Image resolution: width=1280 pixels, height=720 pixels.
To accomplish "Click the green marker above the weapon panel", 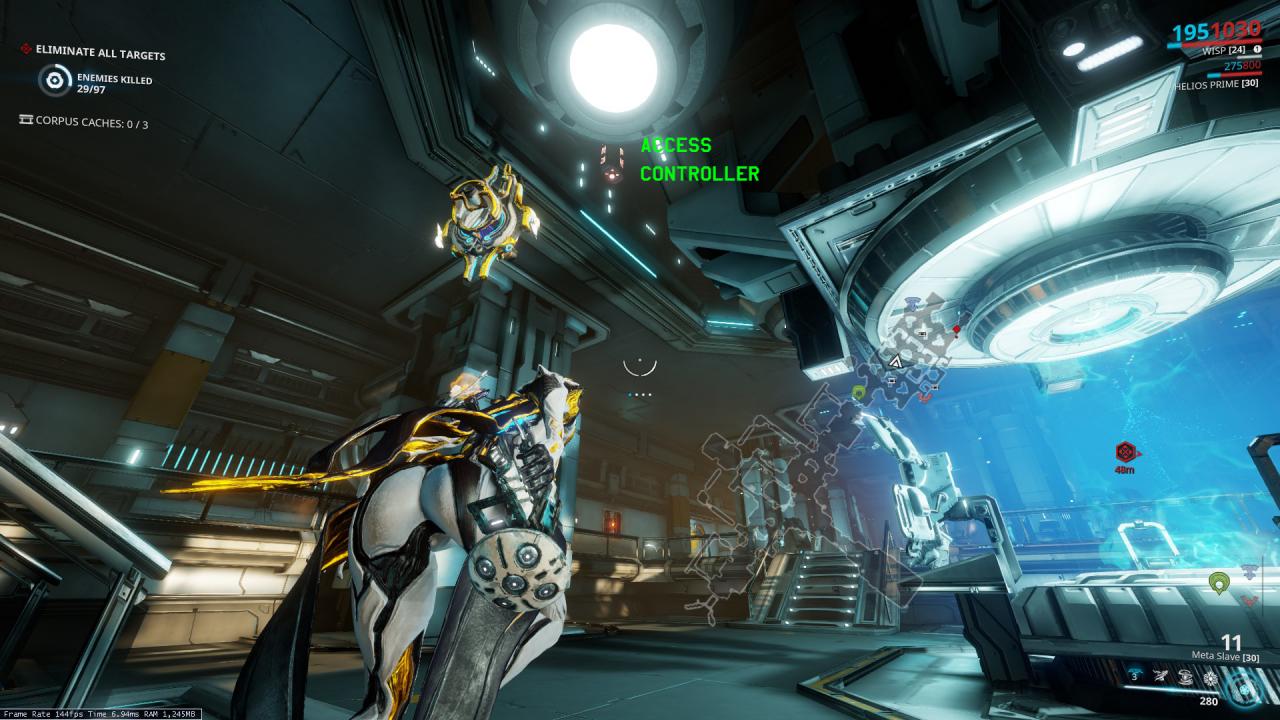I will (1218, 581).
